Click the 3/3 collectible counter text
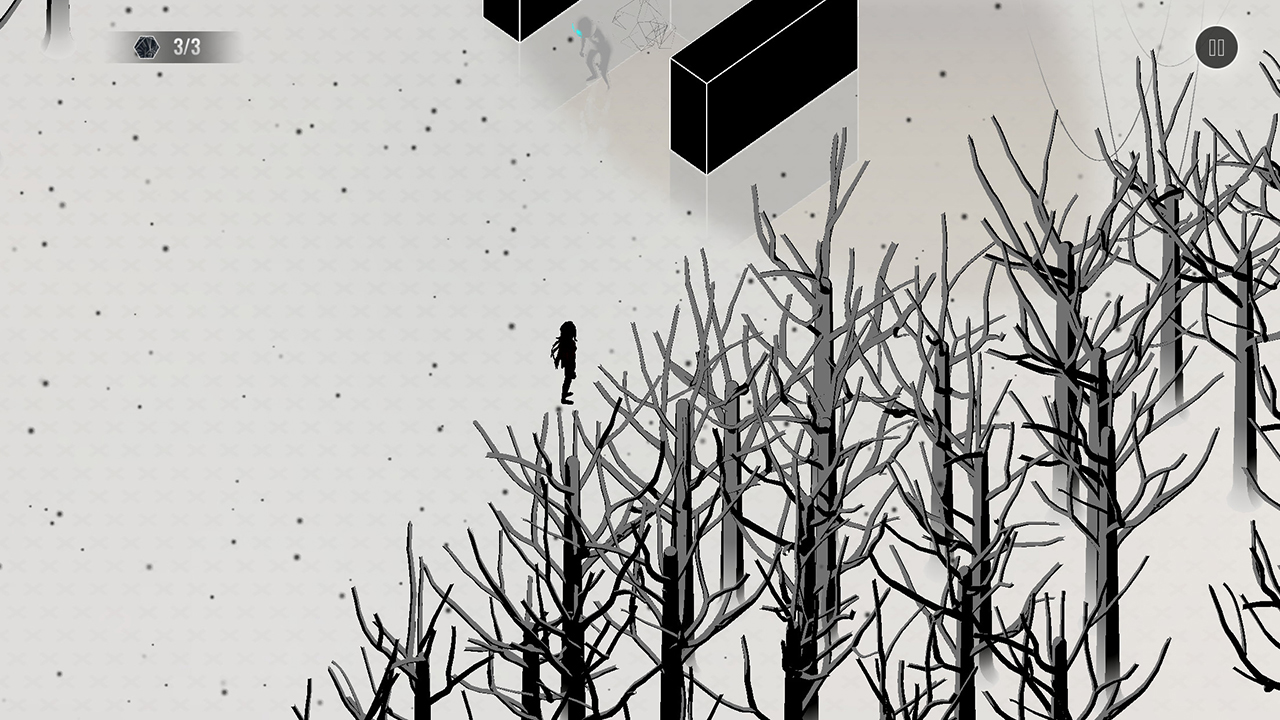The height and width of the screenshot is (720, 1280). tap(186, 46)
